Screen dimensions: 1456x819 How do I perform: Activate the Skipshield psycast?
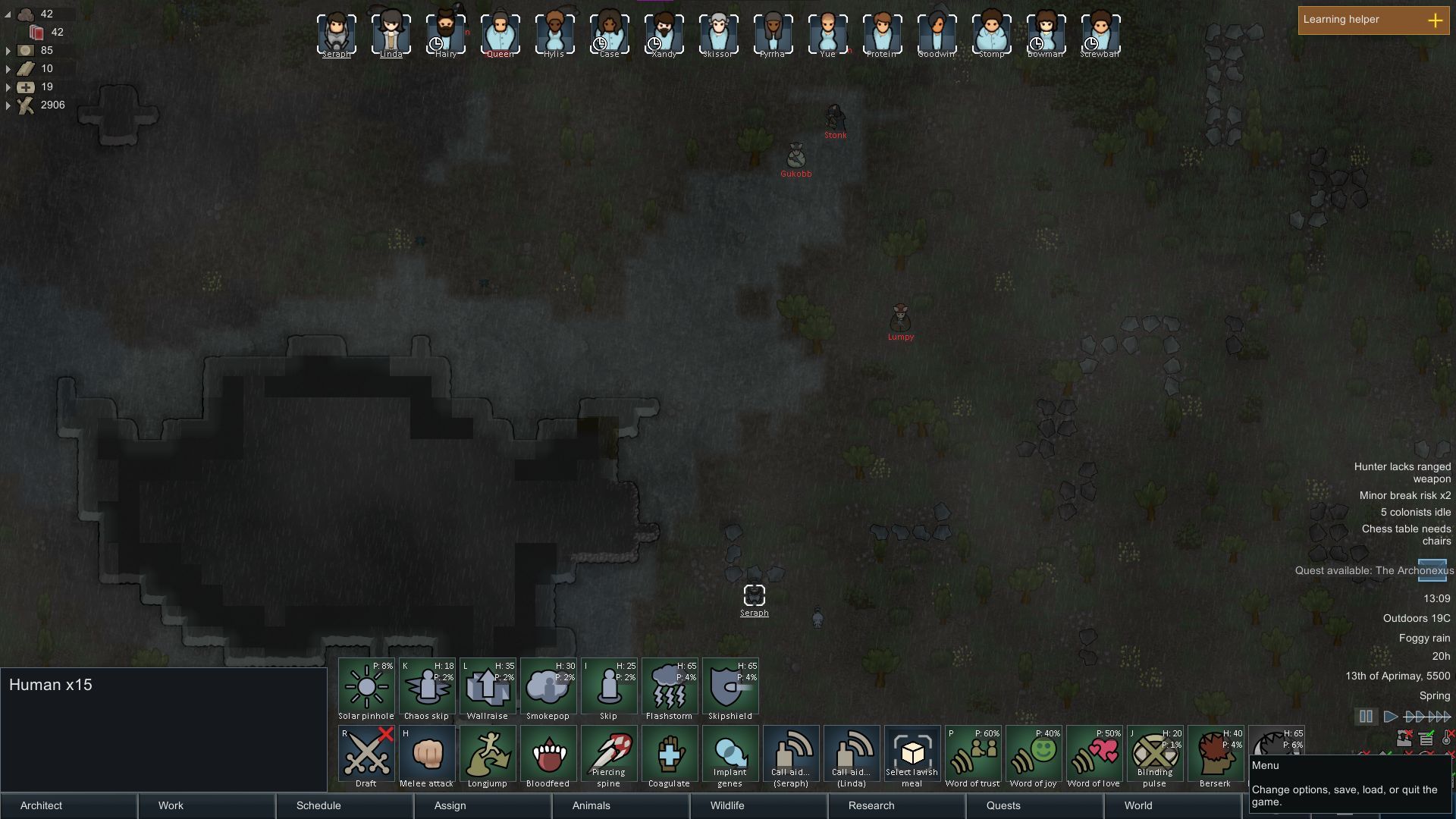[x=730, y=686]
